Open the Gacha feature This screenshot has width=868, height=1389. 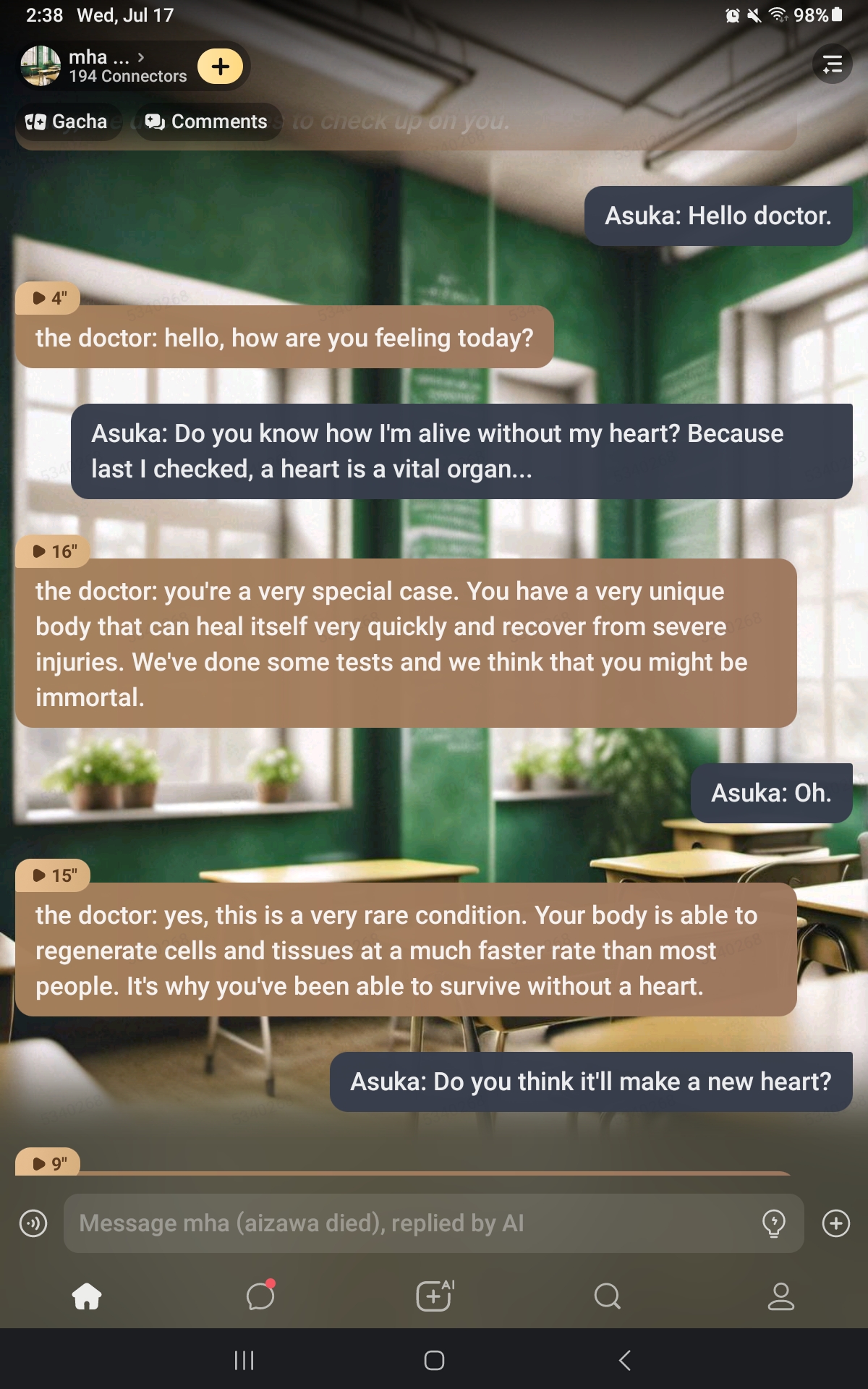(x=67, y=122)
